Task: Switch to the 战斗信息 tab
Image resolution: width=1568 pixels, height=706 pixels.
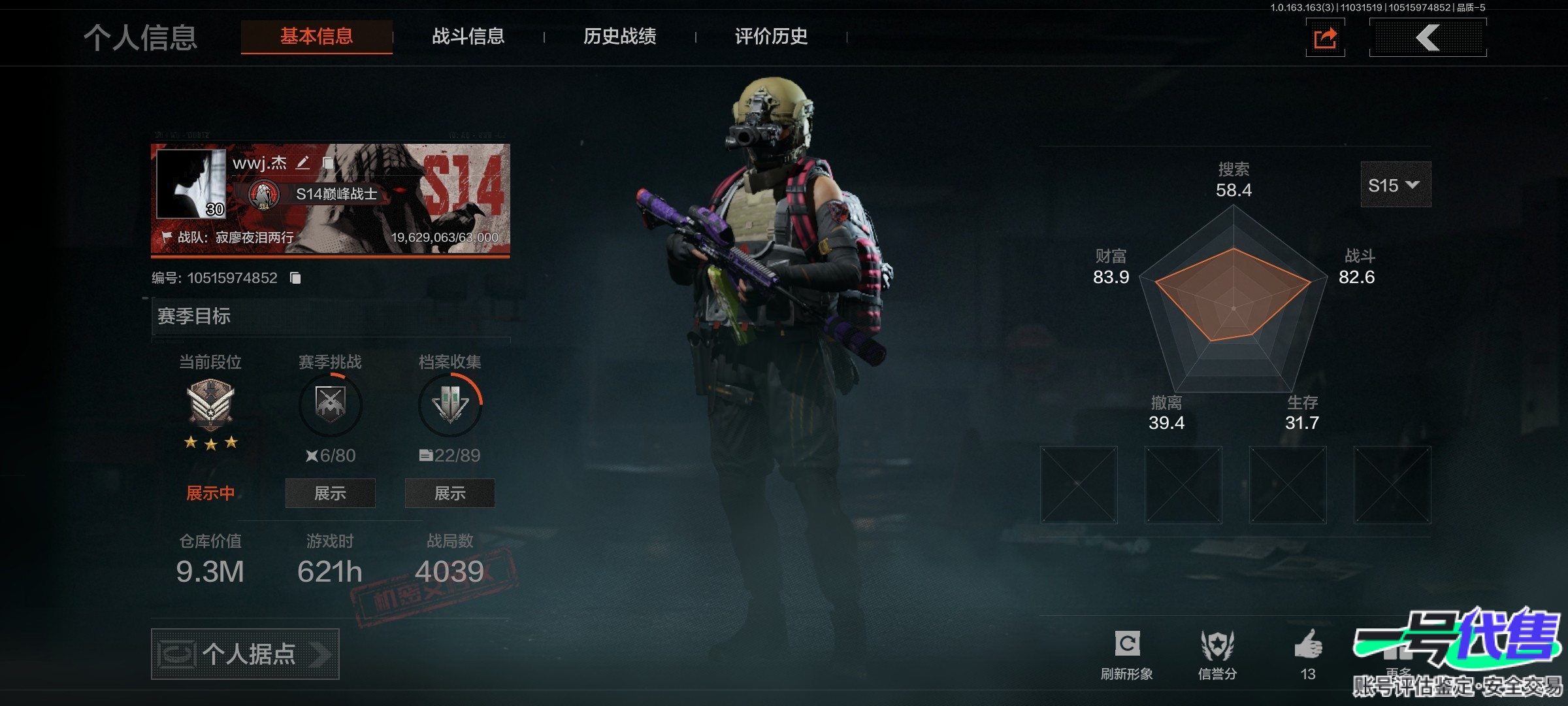Action: tap(468, 37)
